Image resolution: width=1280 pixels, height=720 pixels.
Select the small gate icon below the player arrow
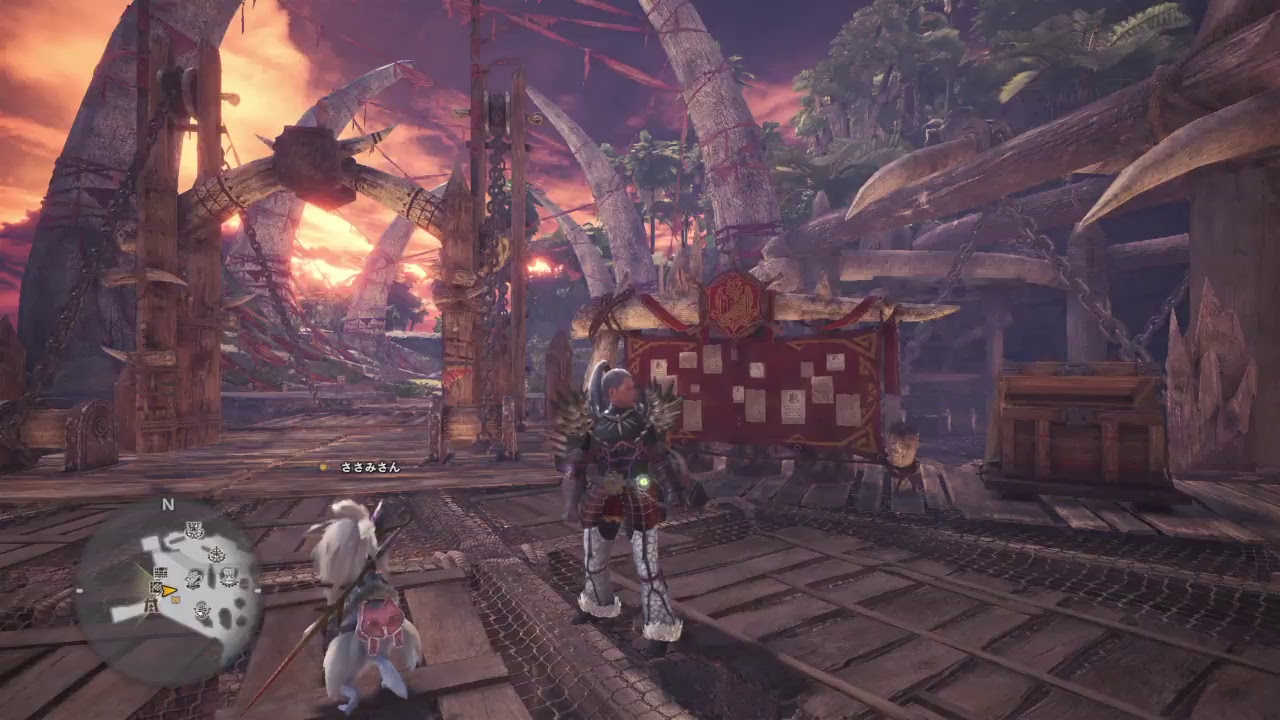coord(151,604)
